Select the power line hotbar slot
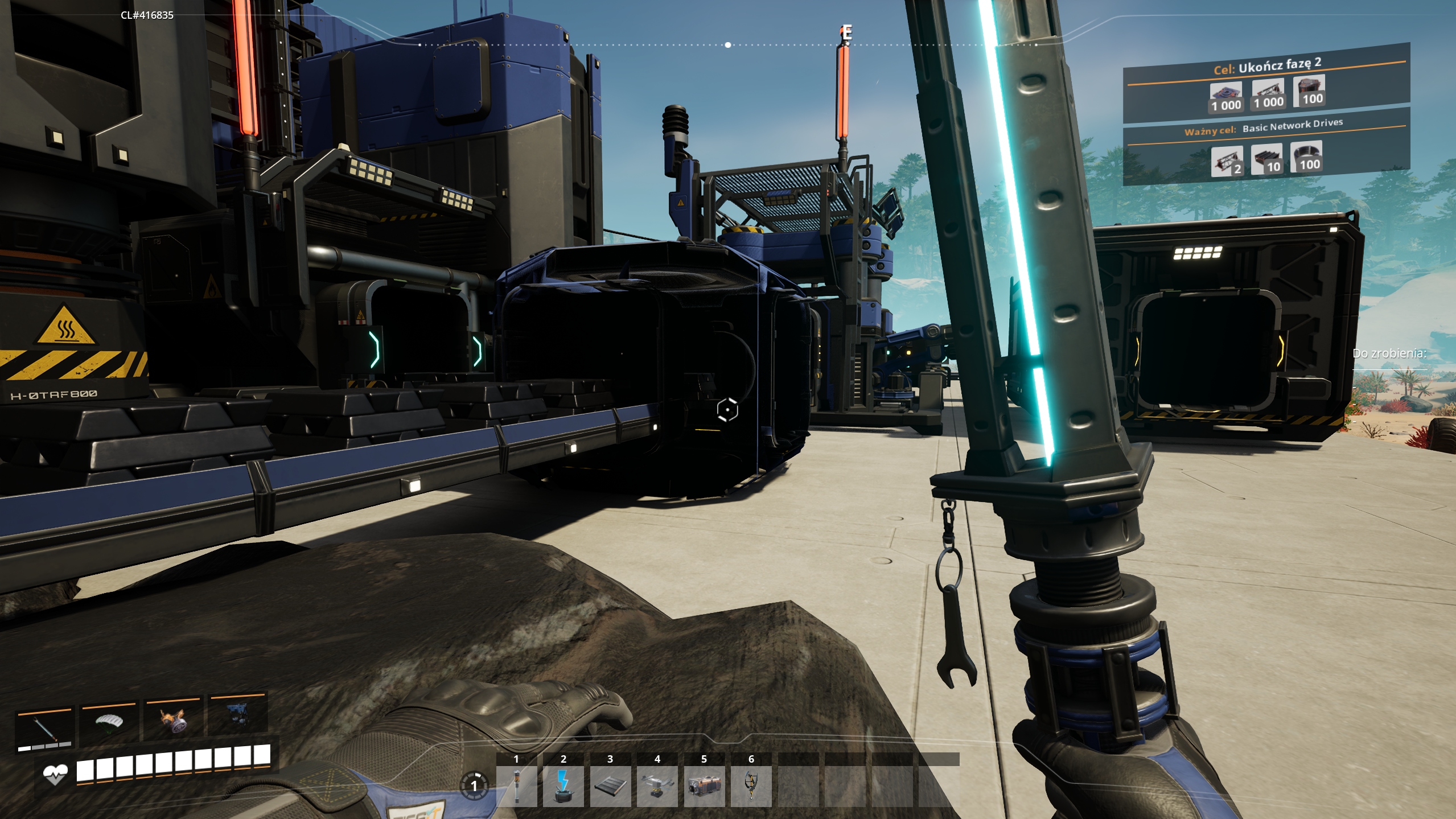 (563, 786)
